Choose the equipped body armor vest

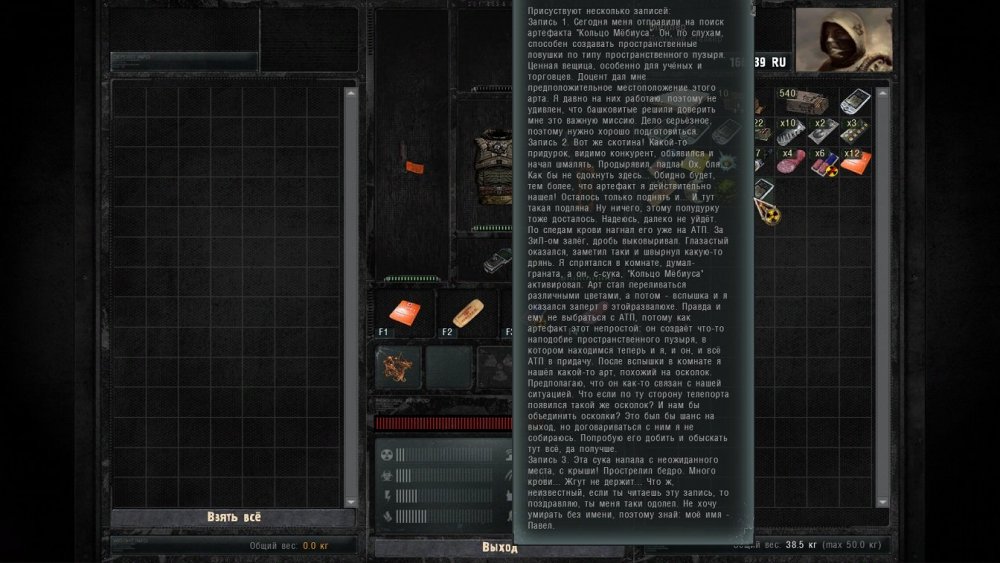point(493,166)
